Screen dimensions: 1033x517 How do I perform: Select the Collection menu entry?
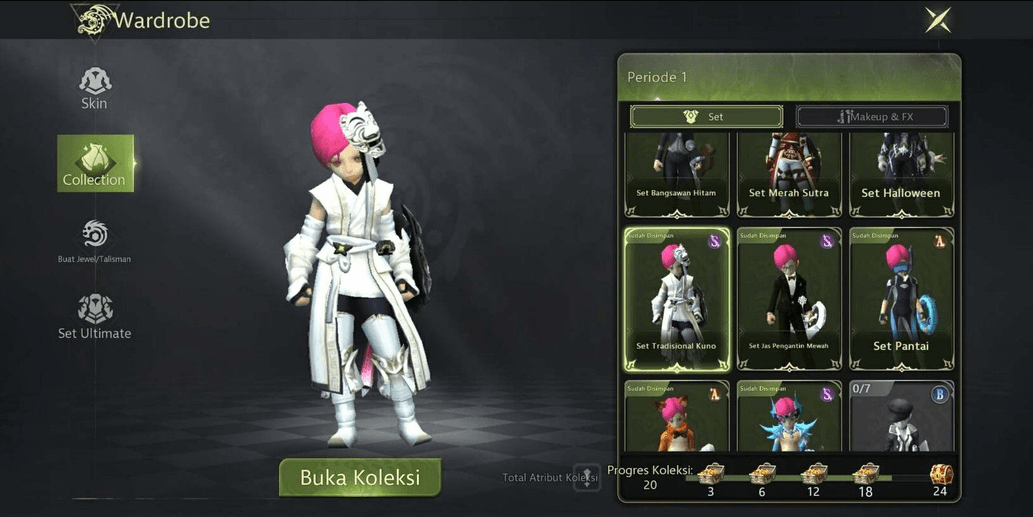point(95,163)
